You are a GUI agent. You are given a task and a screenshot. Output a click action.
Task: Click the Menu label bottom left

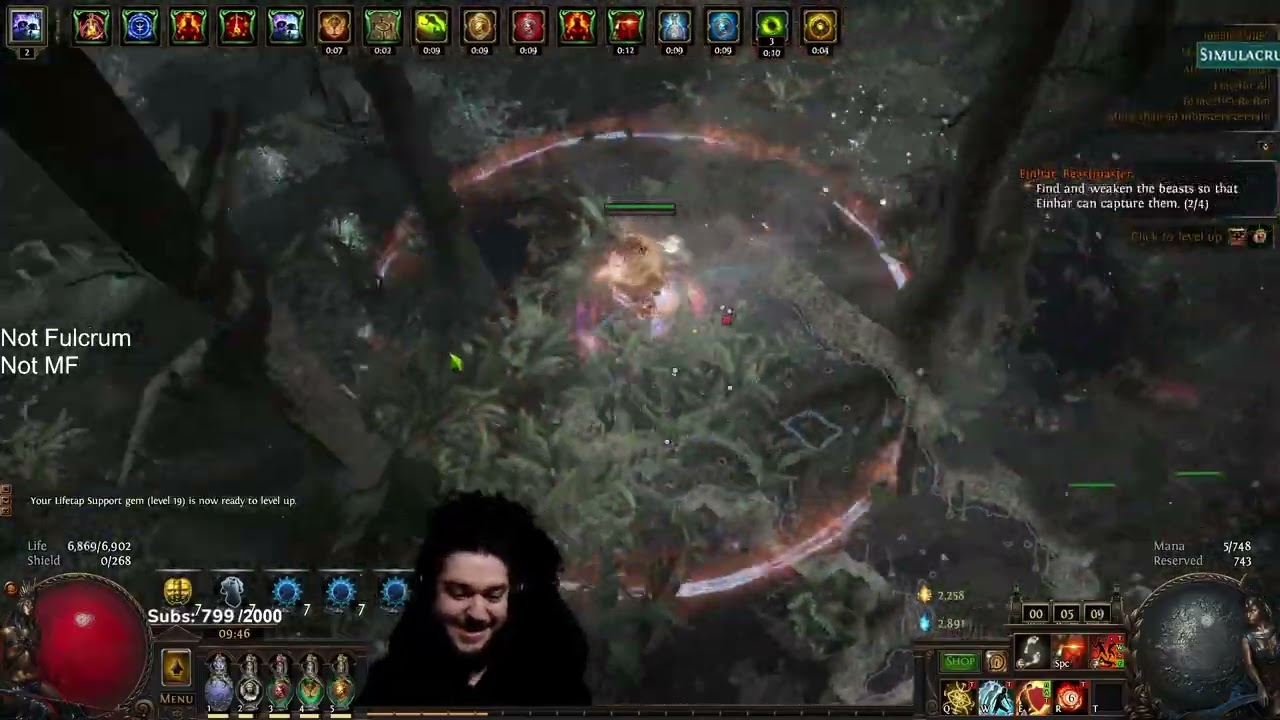coord(175,699)
